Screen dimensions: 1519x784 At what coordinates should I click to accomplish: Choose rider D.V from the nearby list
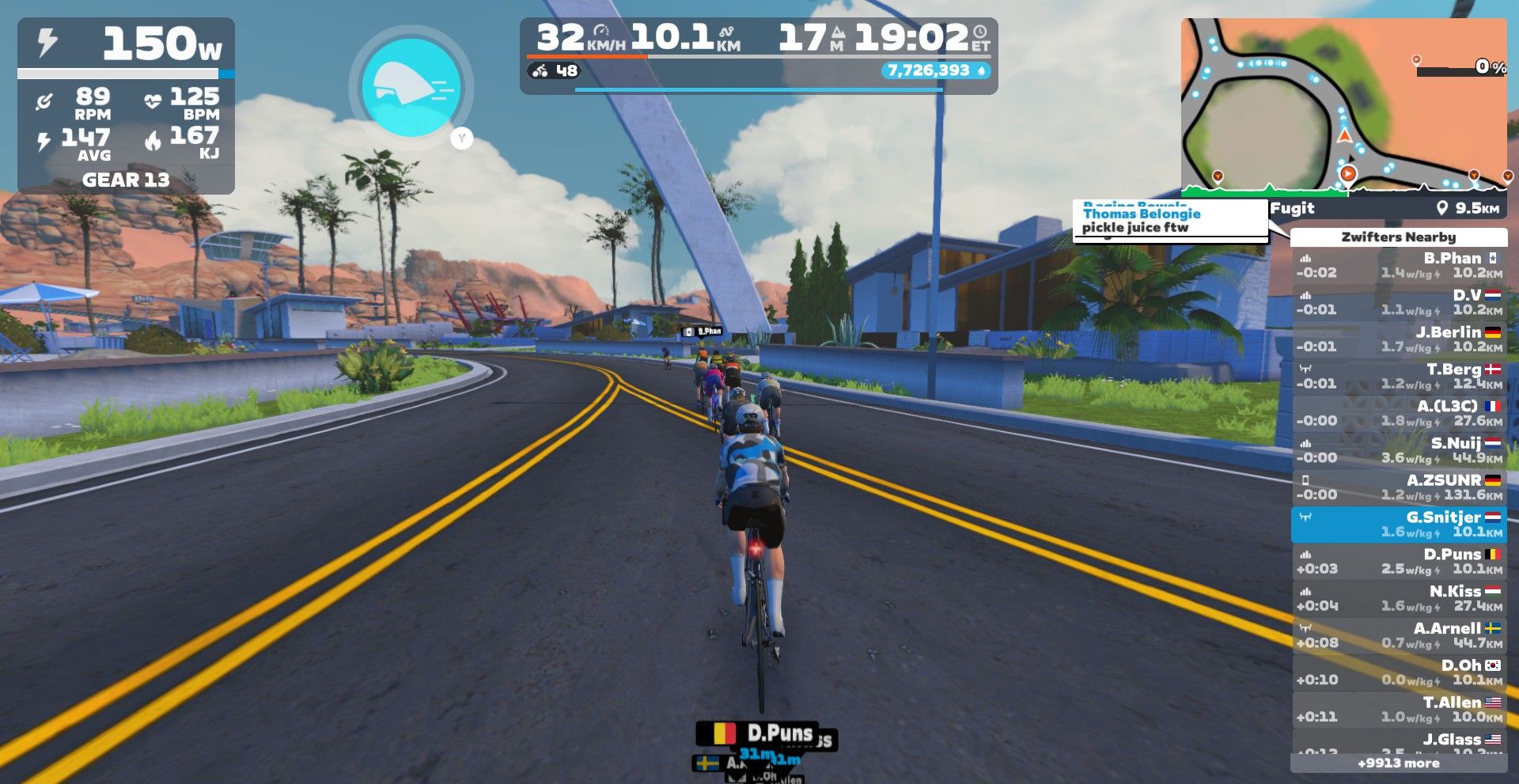tap(1398, 302)
